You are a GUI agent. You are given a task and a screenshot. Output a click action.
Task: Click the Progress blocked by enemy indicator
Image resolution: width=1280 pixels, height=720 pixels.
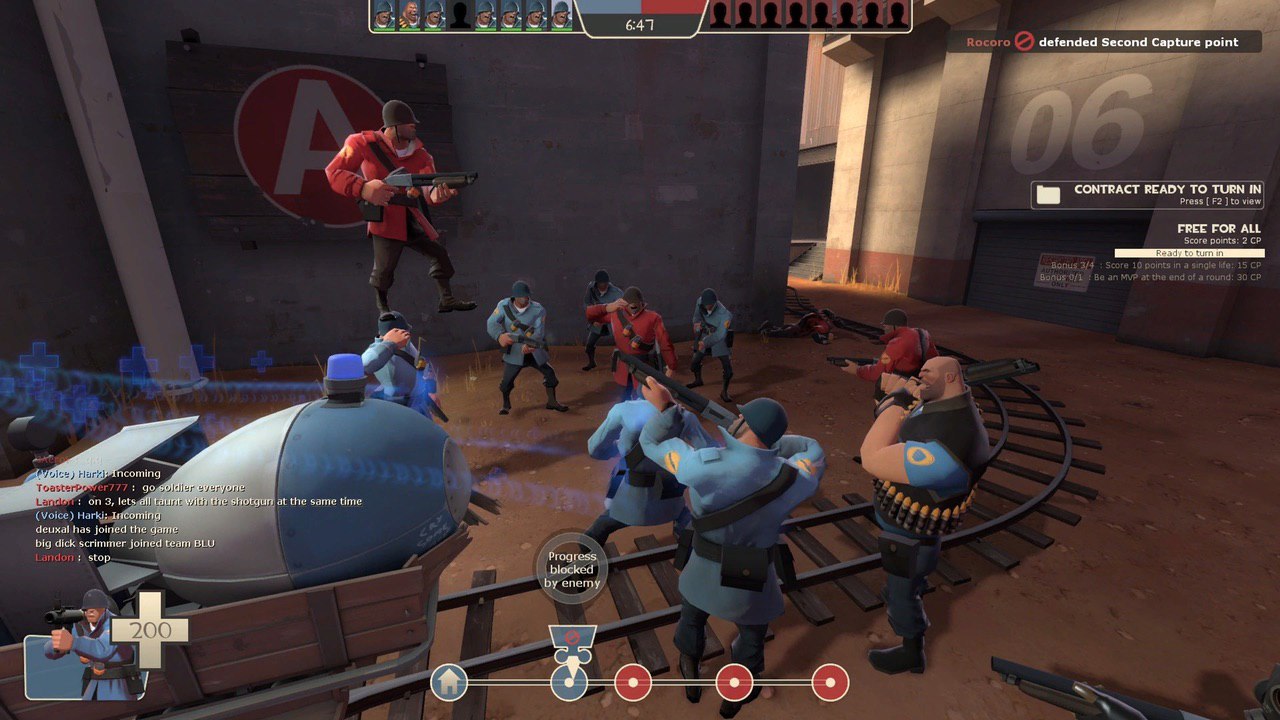click(572, 570)
